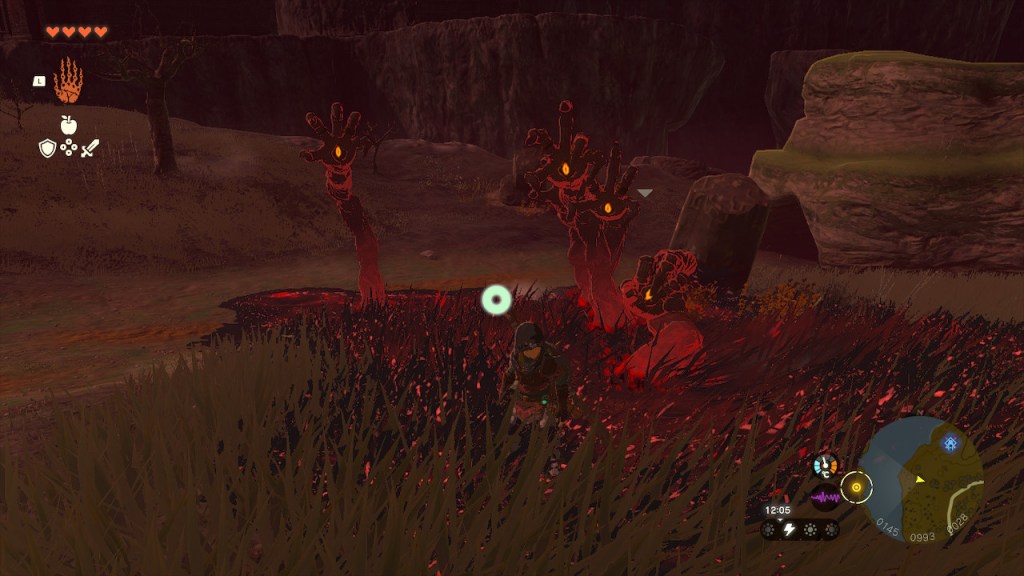1024x576 pixels.
Task: Select the apple quick-item icon
Action: pos(68,125)
